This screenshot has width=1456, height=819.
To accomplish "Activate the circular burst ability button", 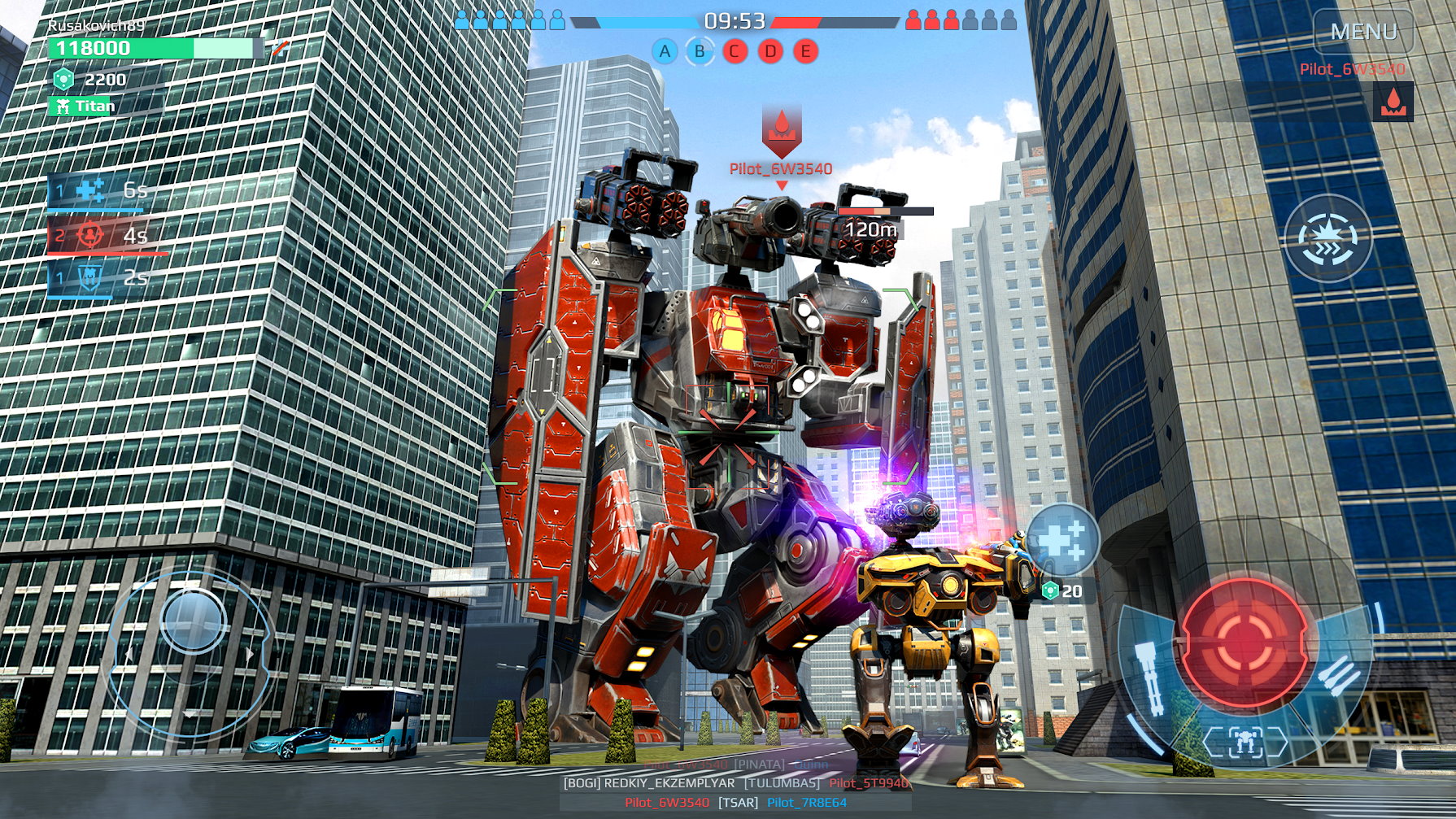I will coord(1327,239).
